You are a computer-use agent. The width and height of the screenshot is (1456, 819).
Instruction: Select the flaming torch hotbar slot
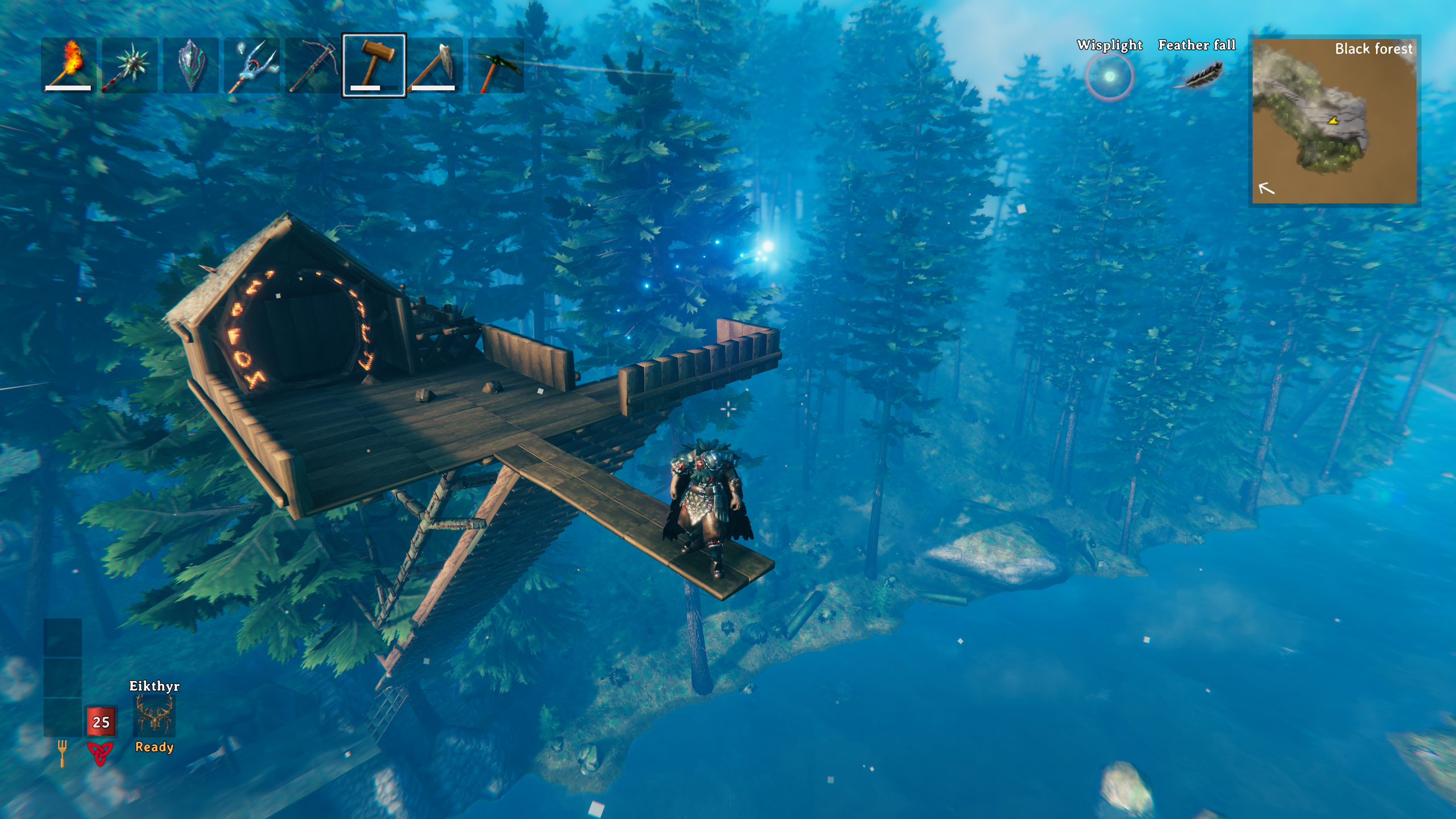[x=69, y=65]
